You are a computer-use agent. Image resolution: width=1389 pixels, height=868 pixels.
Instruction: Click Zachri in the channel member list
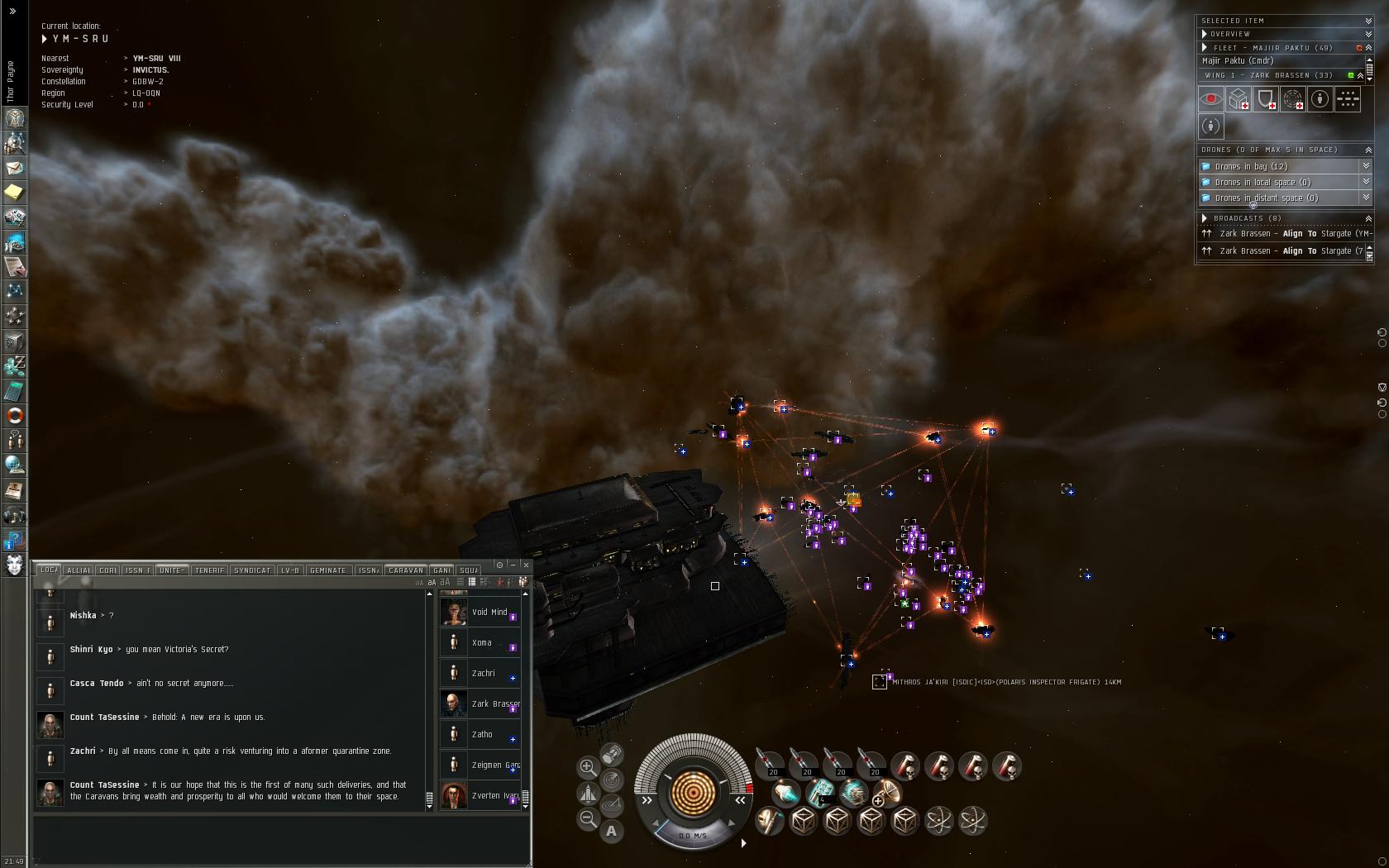click(483, 674)
